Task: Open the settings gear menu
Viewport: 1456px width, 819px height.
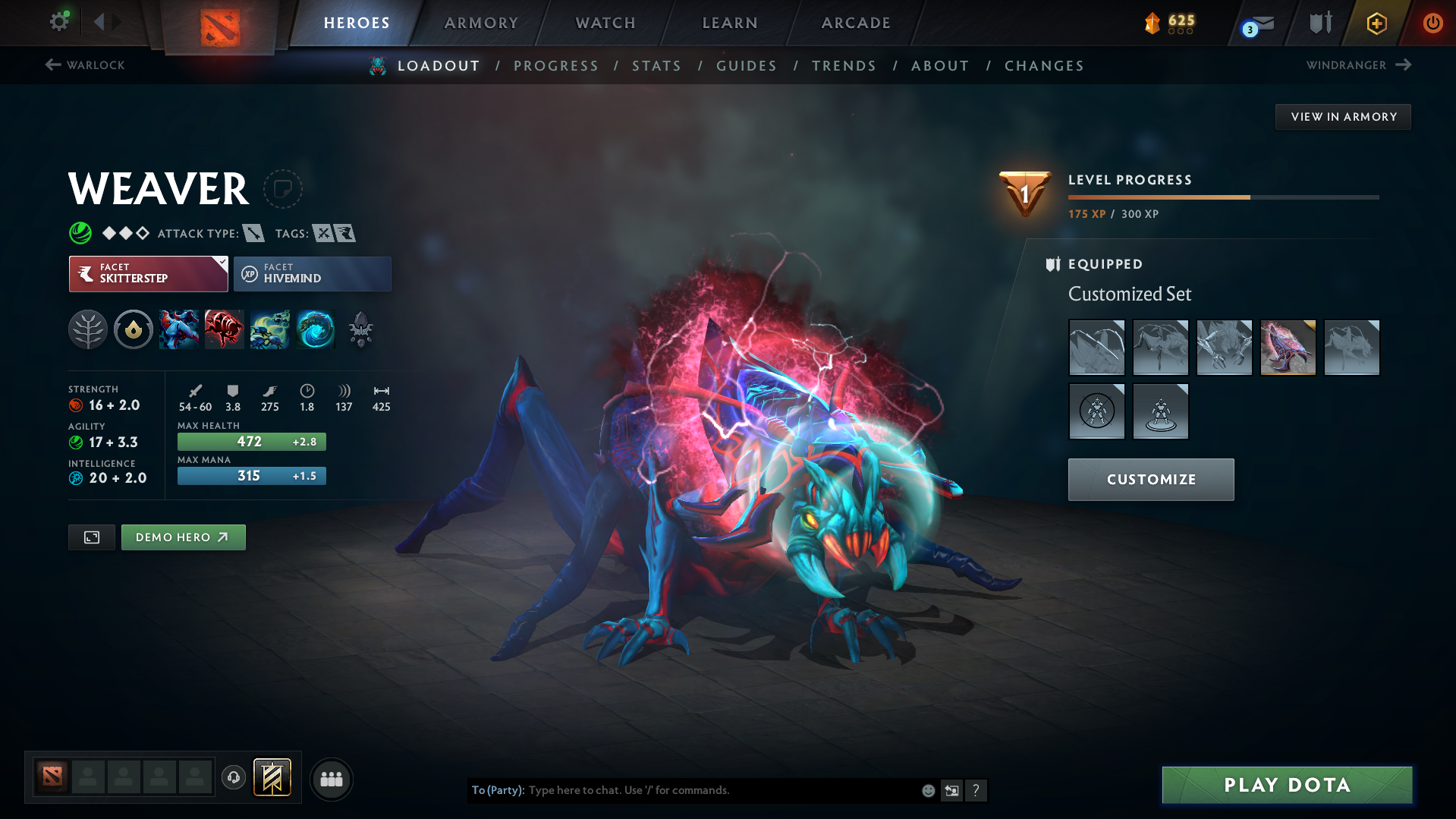Action: pyautogui.click(x=59, y=21)
